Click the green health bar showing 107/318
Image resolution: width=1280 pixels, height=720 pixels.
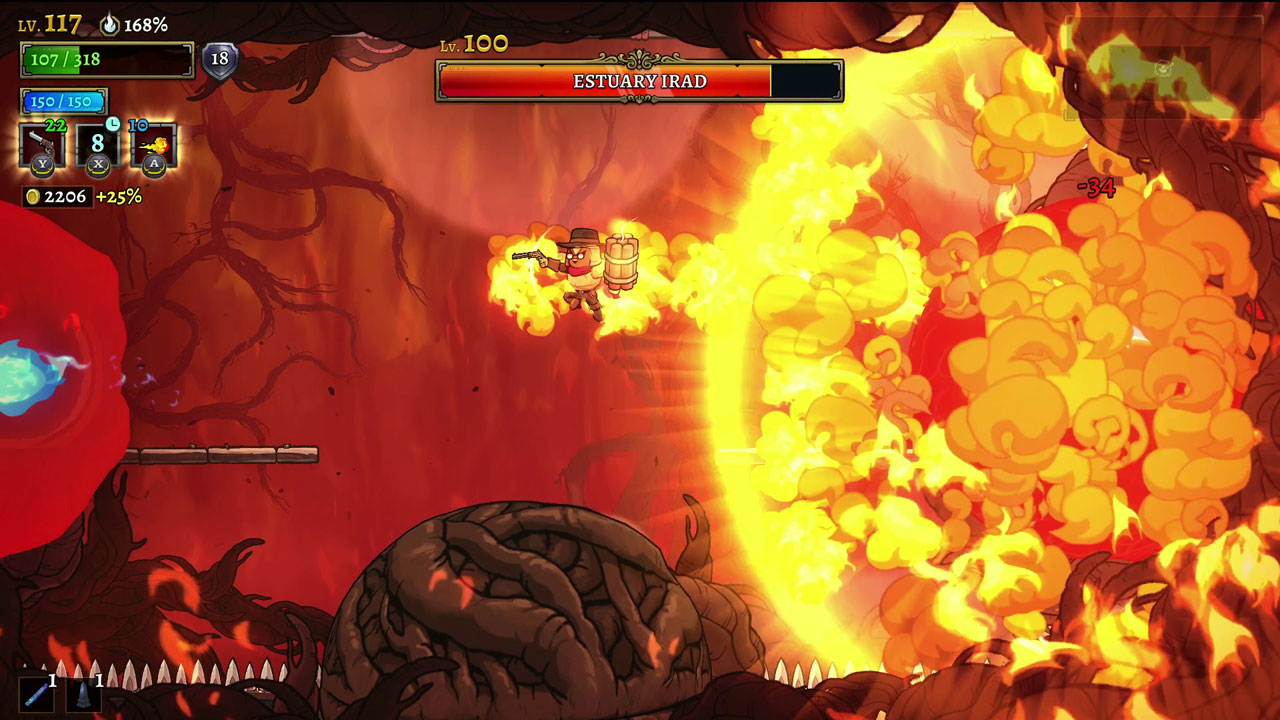tap(105, 60)
